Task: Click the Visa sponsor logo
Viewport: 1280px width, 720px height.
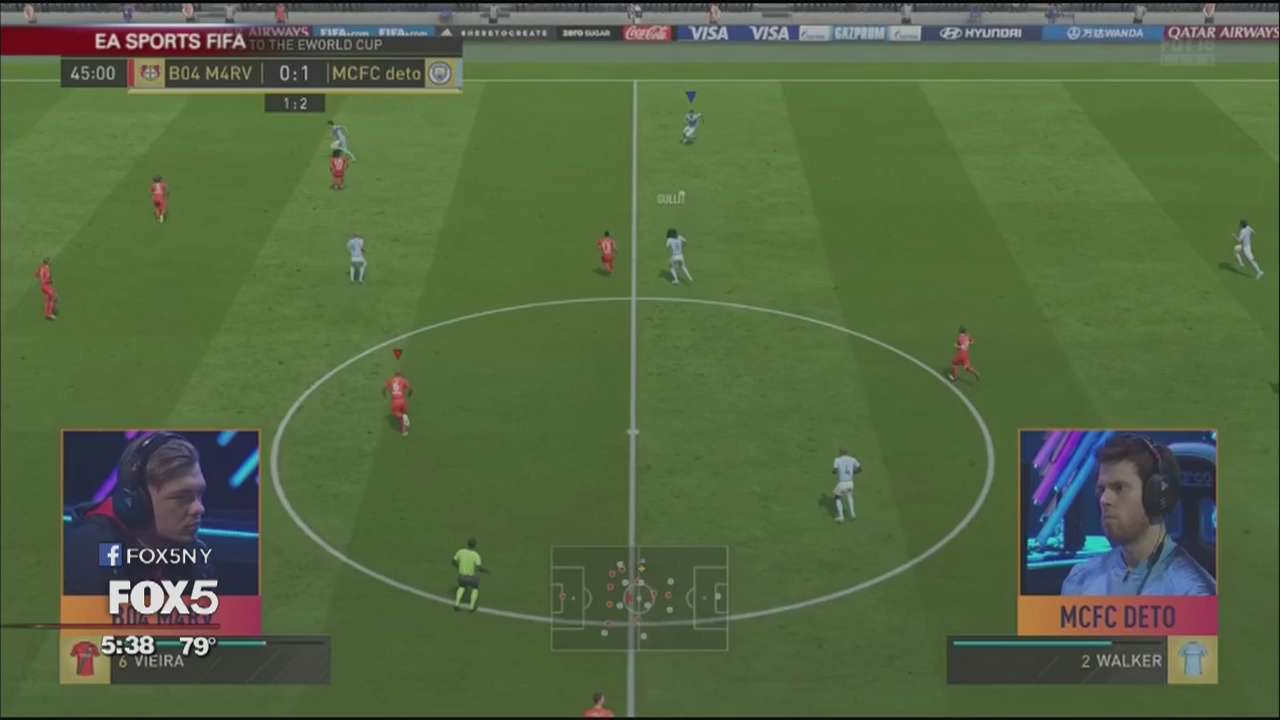Action: pos(709,32)
